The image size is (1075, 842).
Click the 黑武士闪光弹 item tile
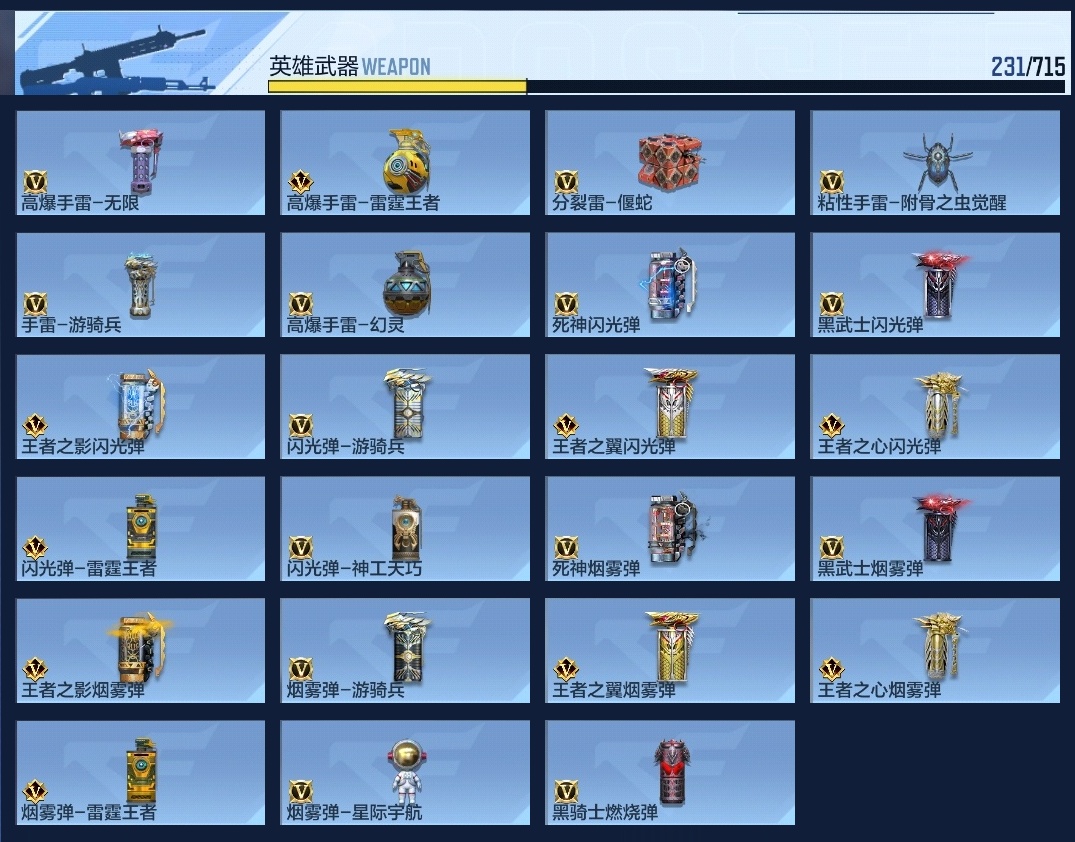935,285
